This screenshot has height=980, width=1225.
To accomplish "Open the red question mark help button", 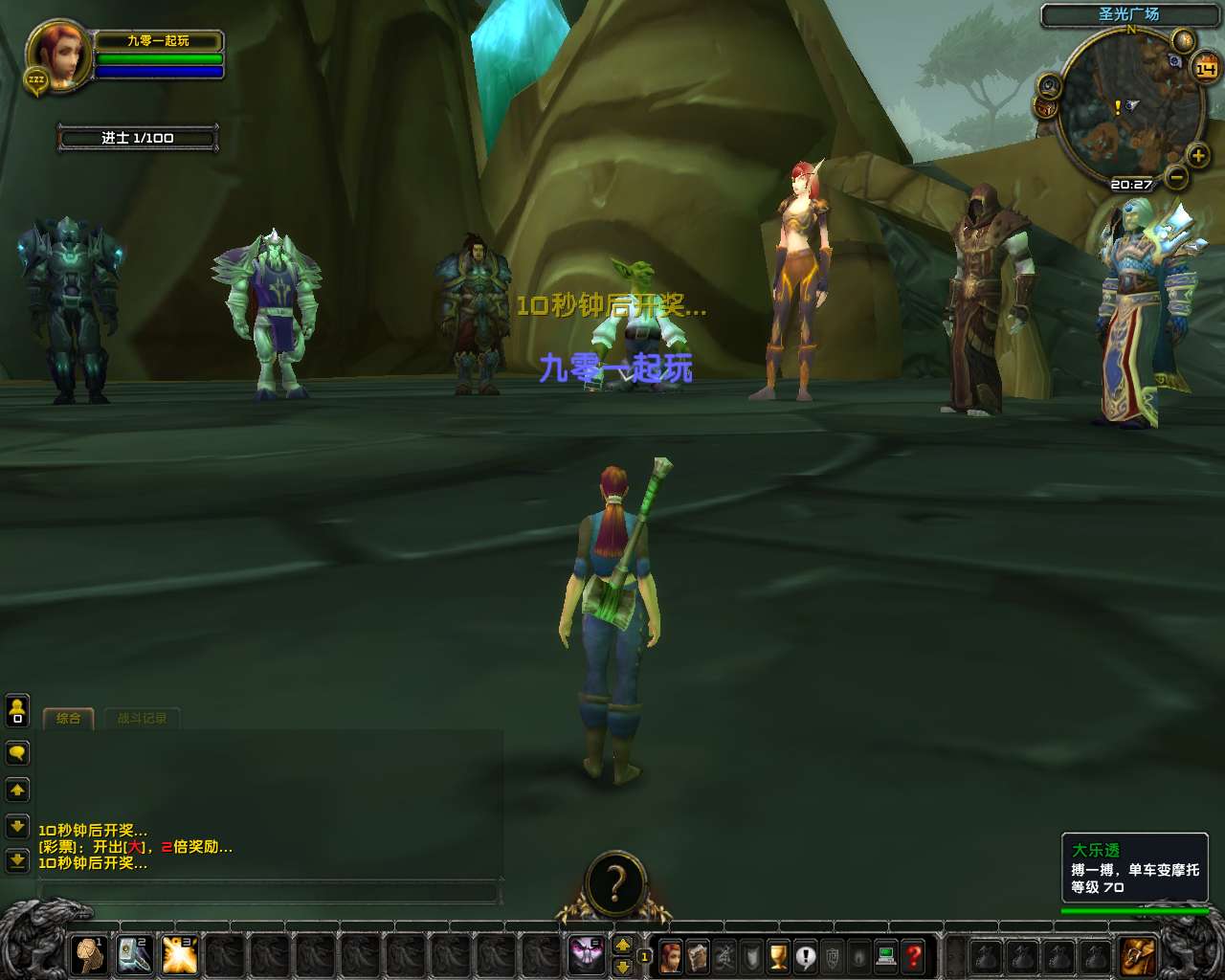I will (x=914, y=955).
